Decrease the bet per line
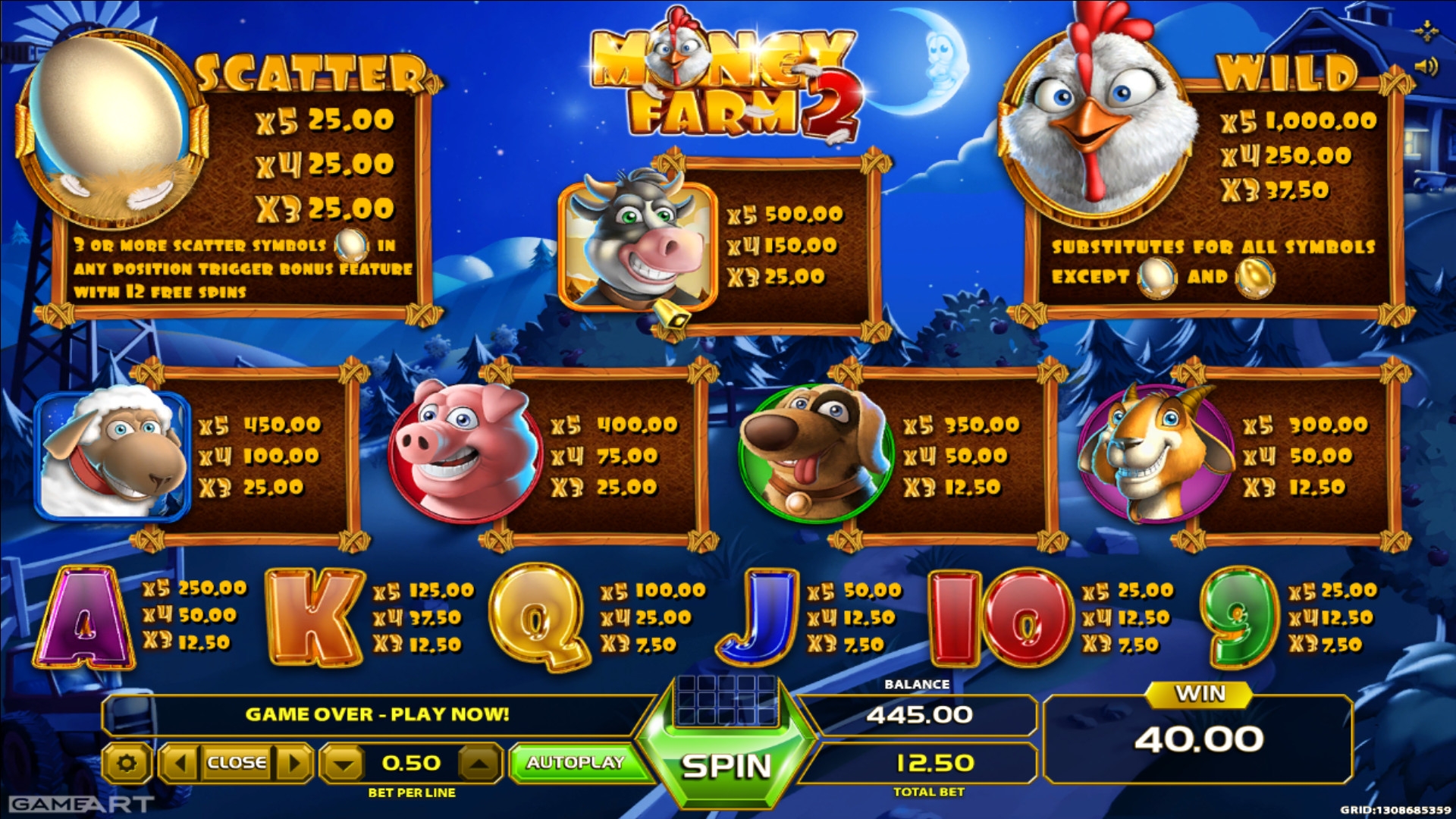 click(x=344, y=762)
